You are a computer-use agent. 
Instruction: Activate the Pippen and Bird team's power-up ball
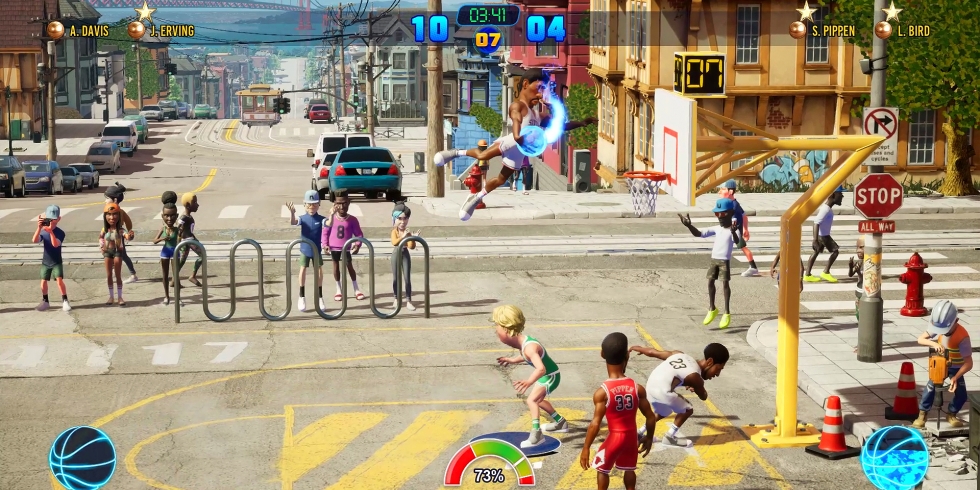coord(895,457)
